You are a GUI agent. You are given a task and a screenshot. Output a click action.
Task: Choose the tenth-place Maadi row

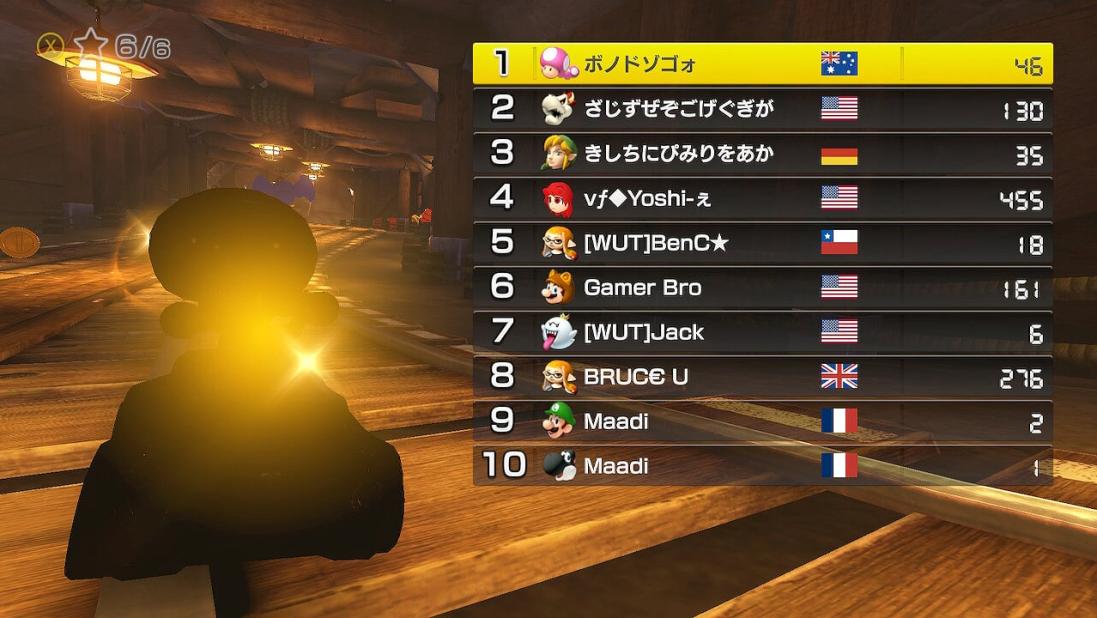762,466
